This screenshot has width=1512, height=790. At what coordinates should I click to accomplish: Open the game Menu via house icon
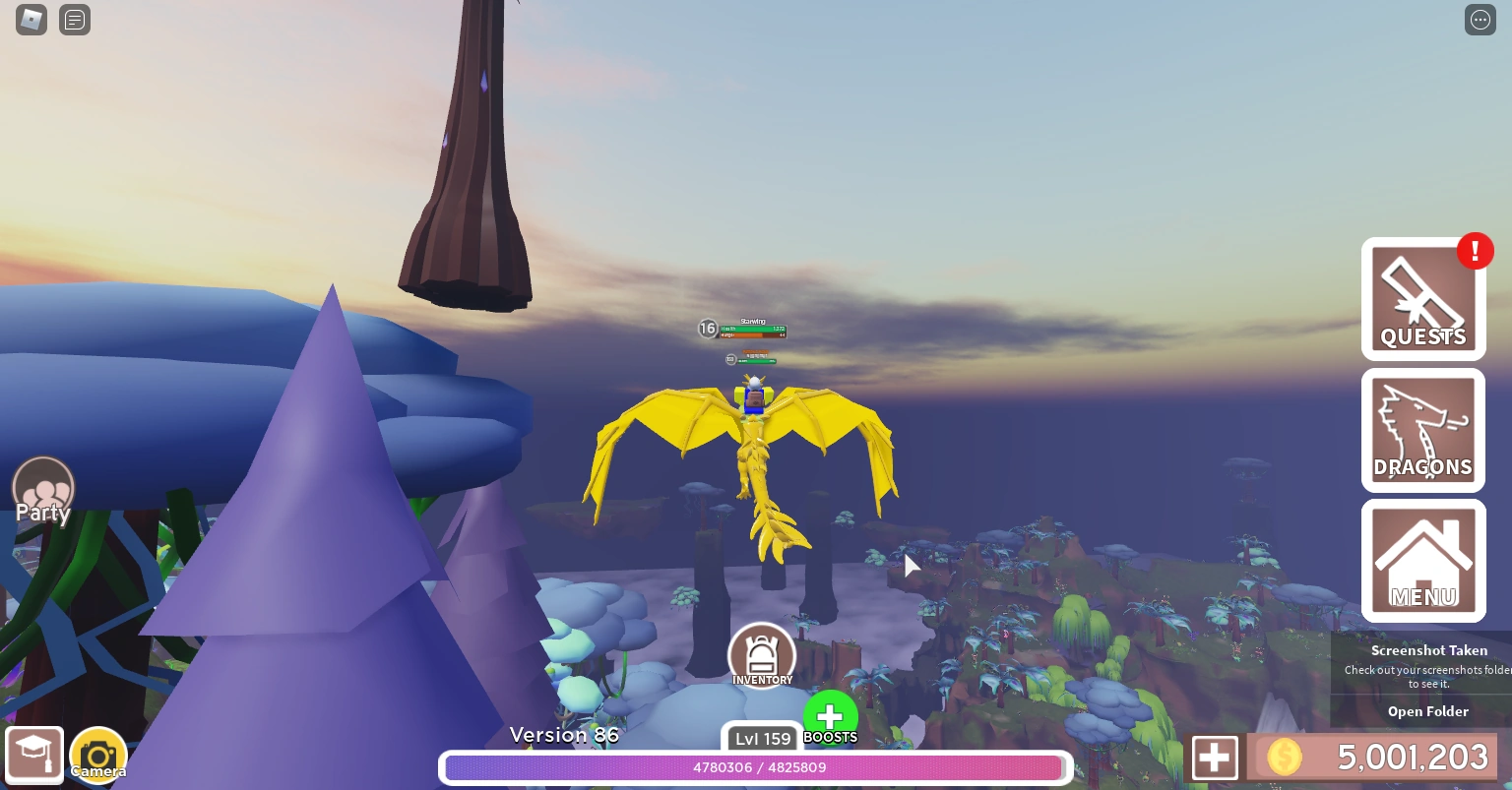(1422, 560)
